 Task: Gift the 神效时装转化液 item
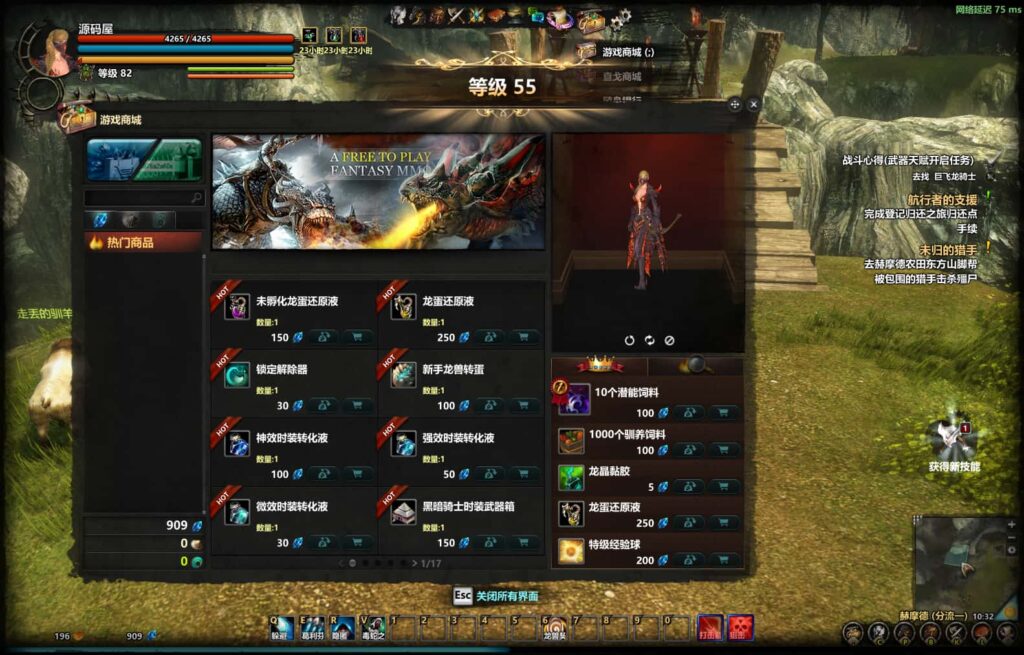click(324, 473)
